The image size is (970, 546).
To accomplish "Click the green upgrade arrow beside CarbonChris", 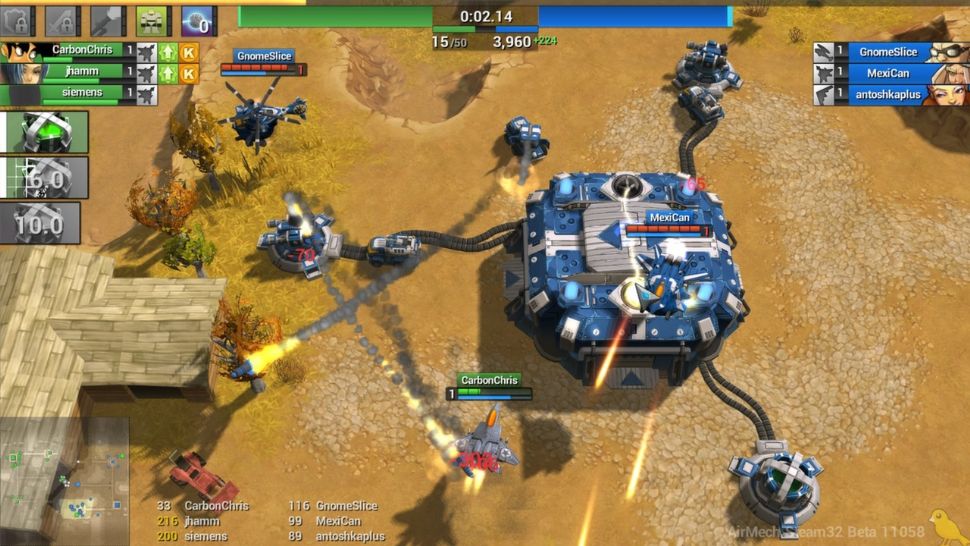I will point(168,51).
